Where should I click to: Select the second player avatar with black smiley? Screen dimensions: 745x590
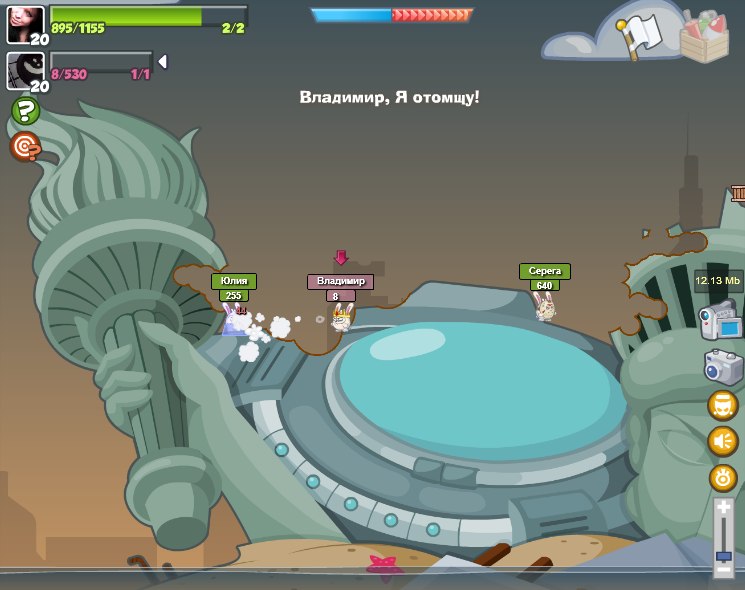click(25, 71)
